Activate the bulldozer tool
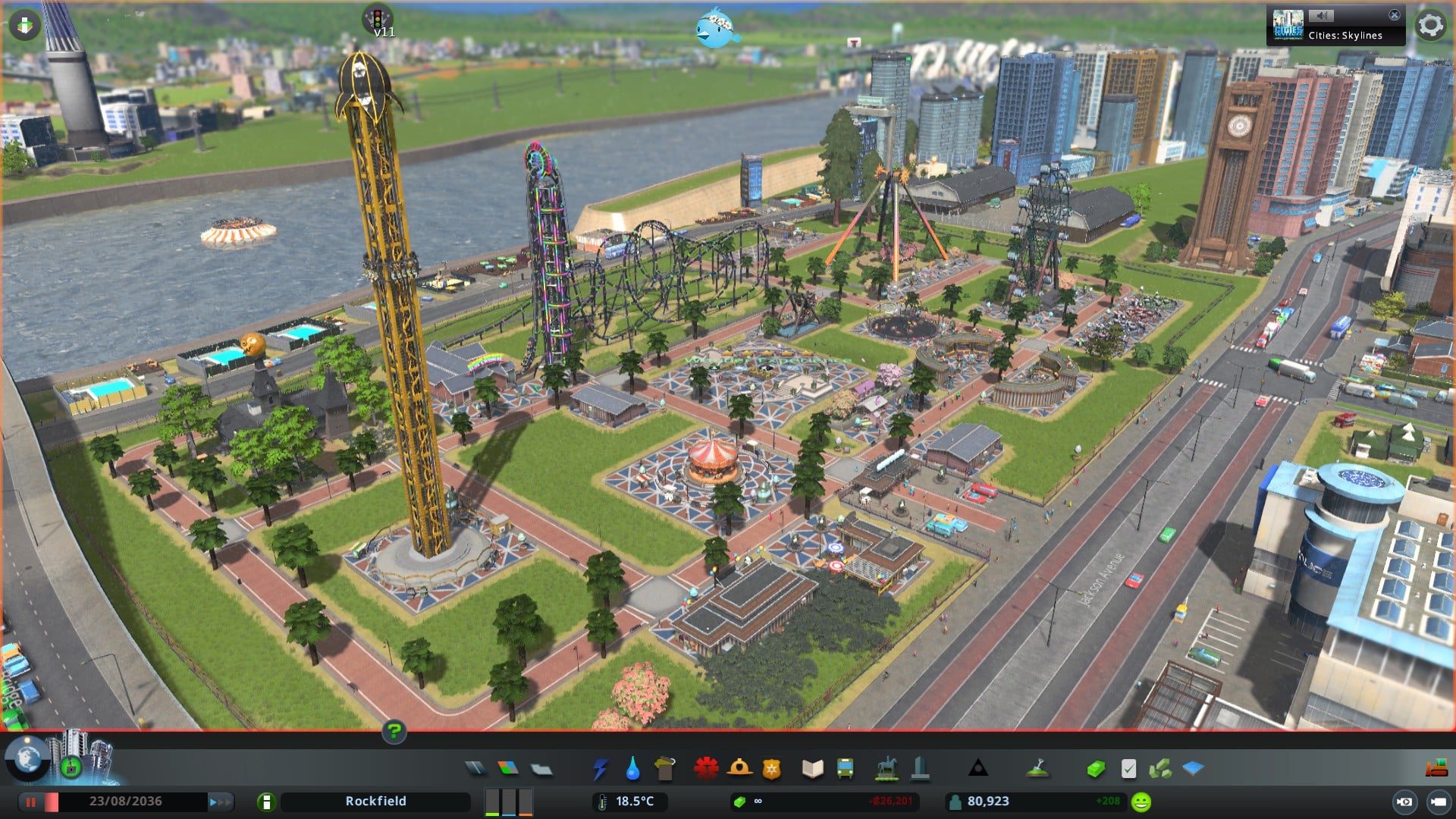 pyautogui.click(x=1436, y=769)
